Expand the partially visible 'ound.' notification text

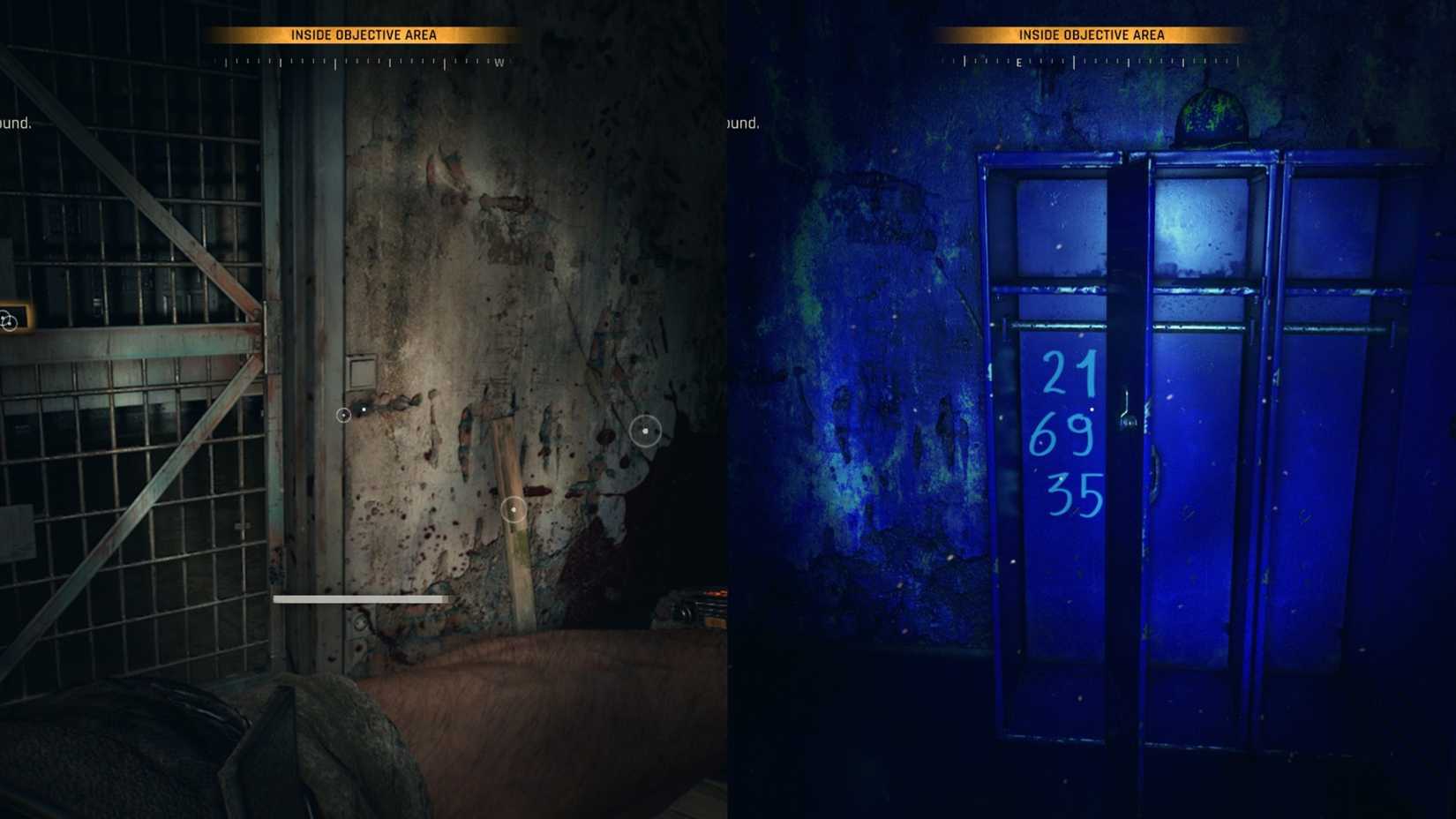point(16,124)
